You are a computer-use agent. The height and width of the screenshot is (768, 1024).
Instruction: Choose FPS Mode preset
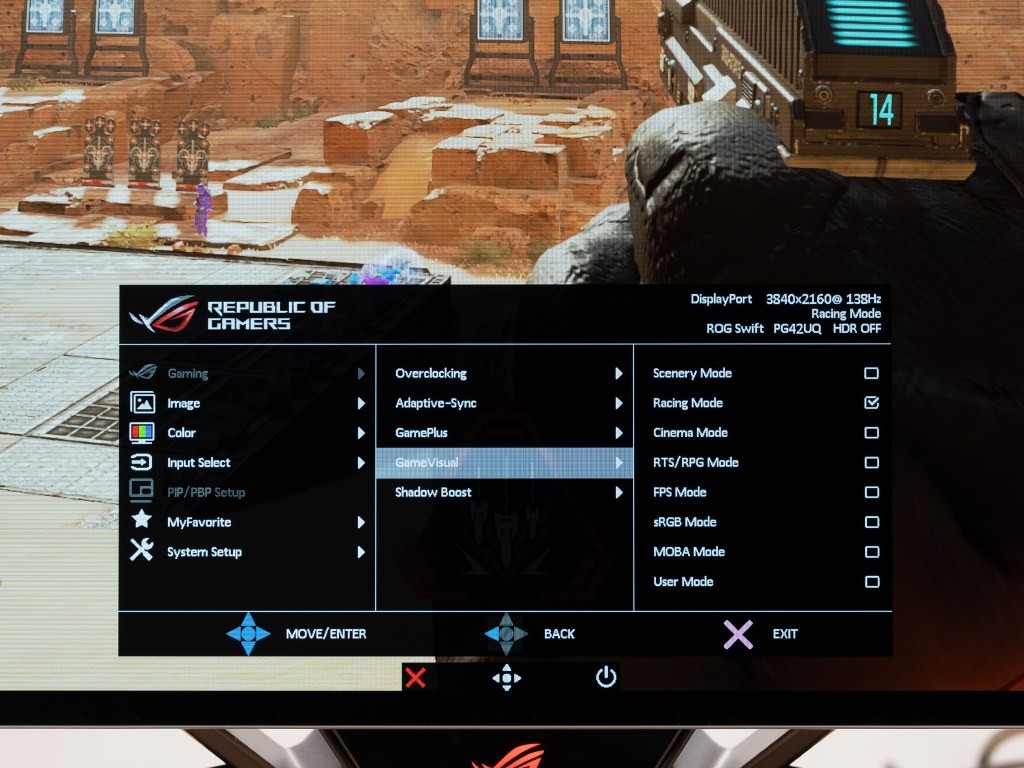871,492
